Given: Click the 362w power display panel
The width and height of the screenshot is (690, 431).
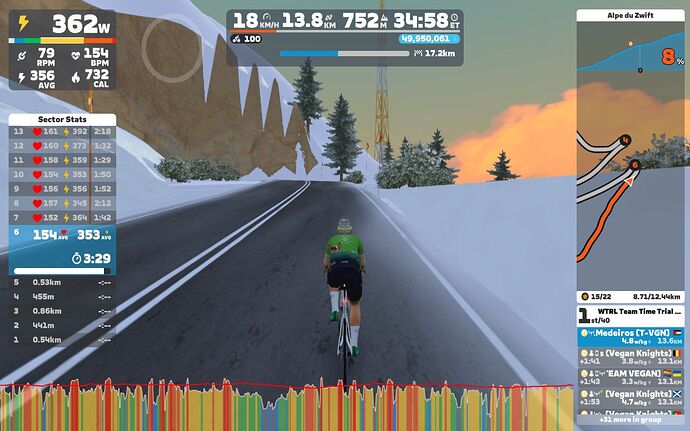Looking at the screenshot, I should (x=62, y=51).
